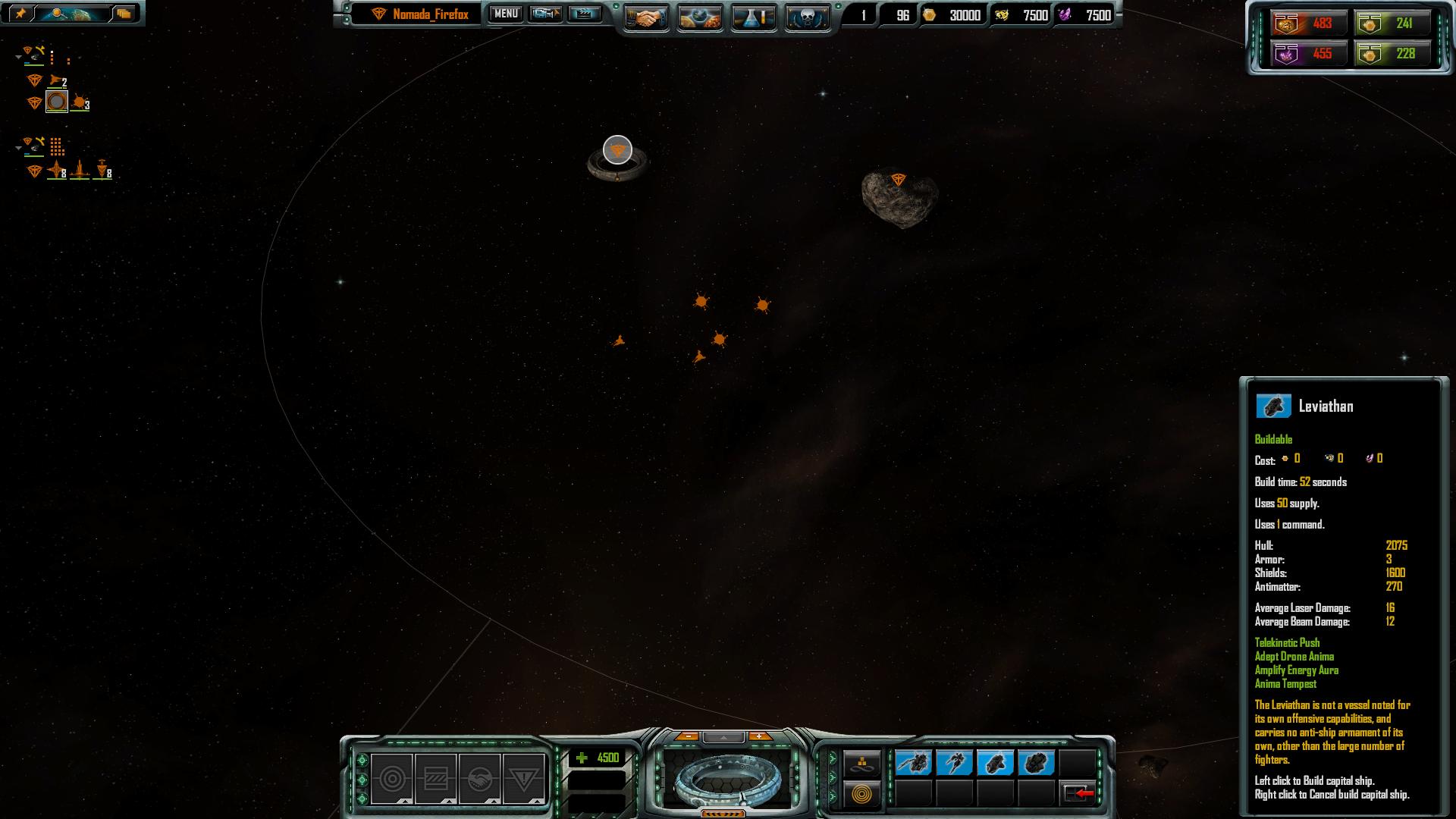Screen dimensions: 1456x819
Task: Open the planets overview screen
Action: coord(700,17)
